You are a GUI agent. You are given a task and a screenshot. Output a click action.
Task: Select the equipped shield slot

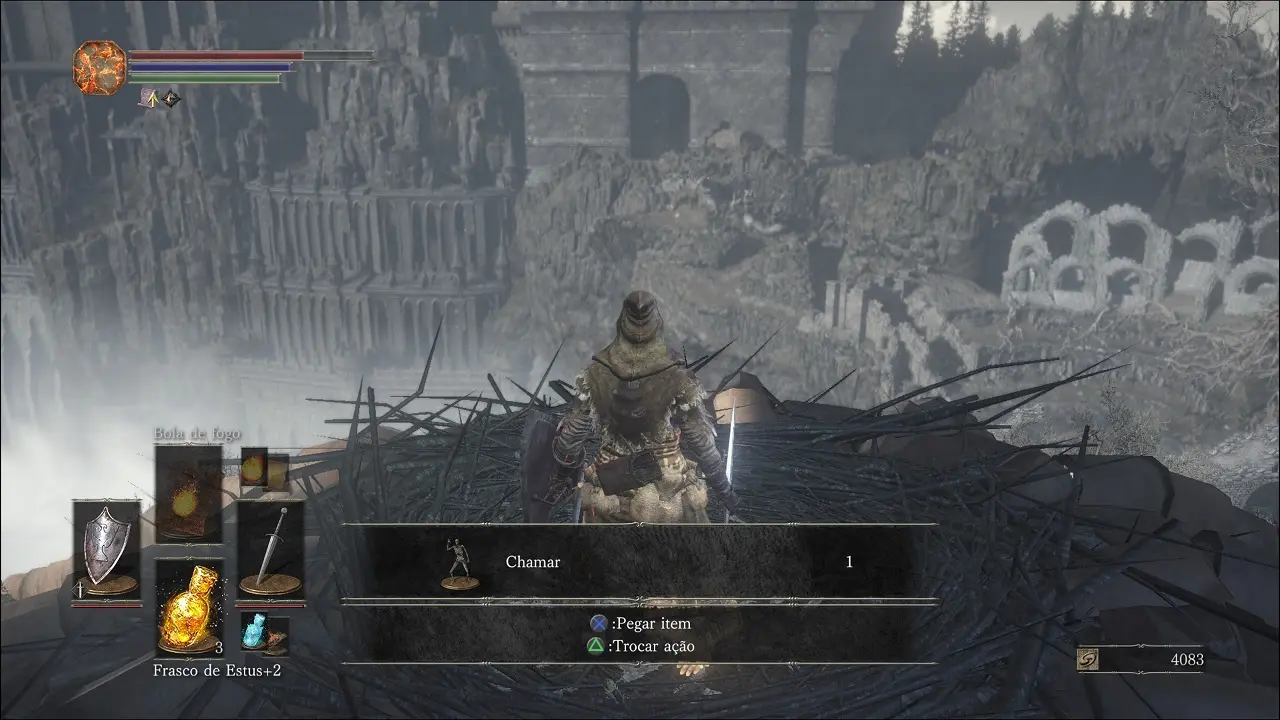106,549
